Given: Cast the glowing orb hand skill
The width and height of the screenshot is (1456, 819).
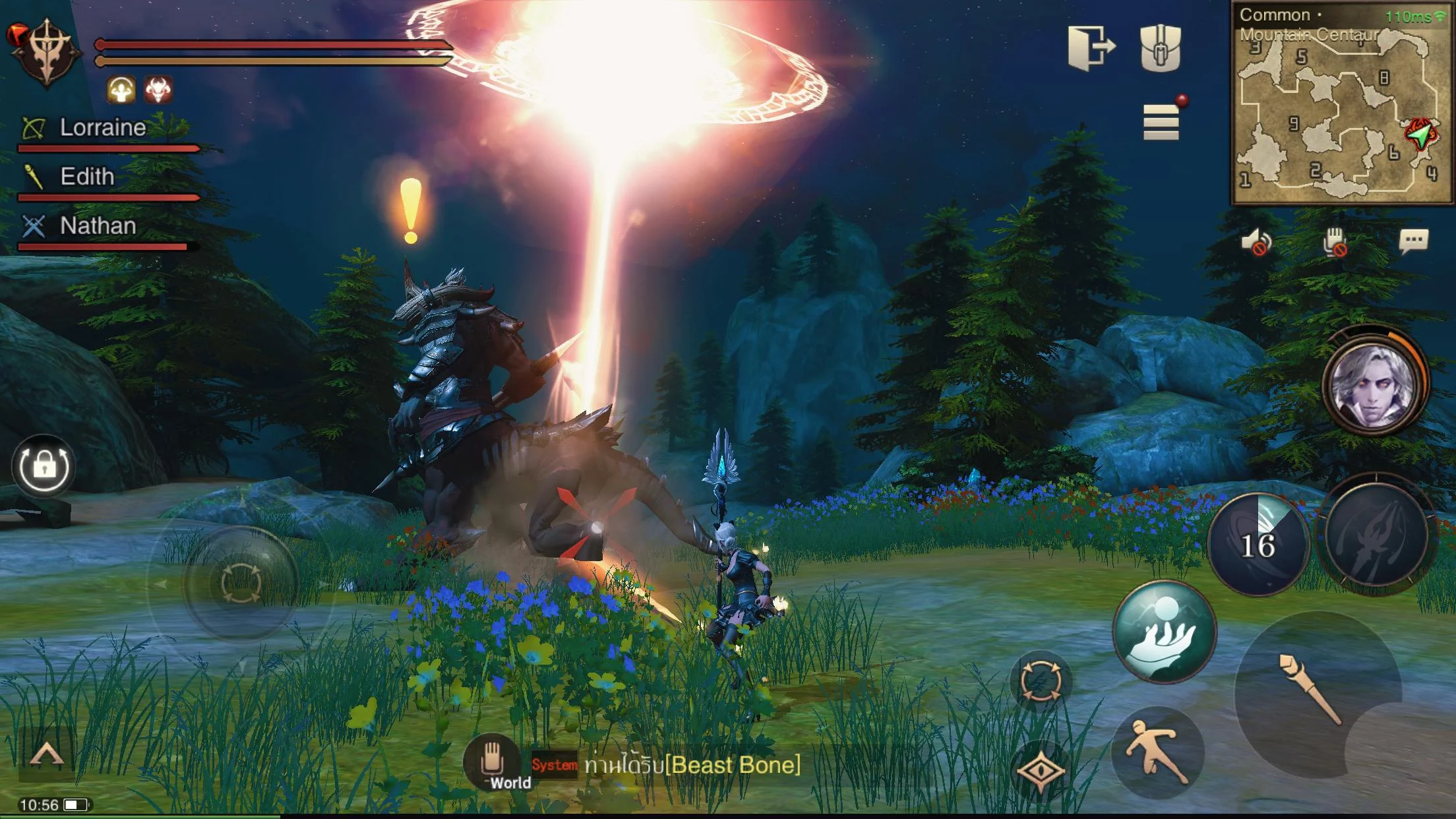Looking at the screenshot, I should coord(1164,632).
